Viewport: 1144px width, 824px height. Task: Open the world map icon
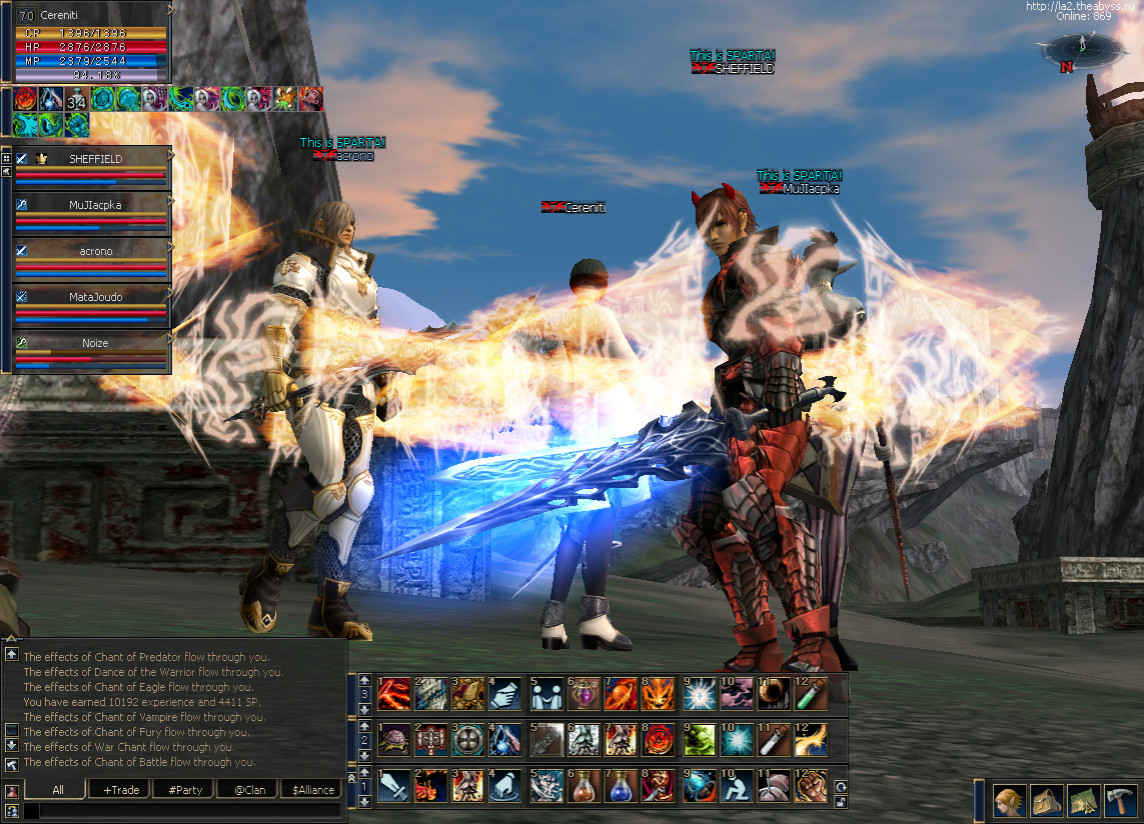pyautogui.click(x=1083, y=801)
